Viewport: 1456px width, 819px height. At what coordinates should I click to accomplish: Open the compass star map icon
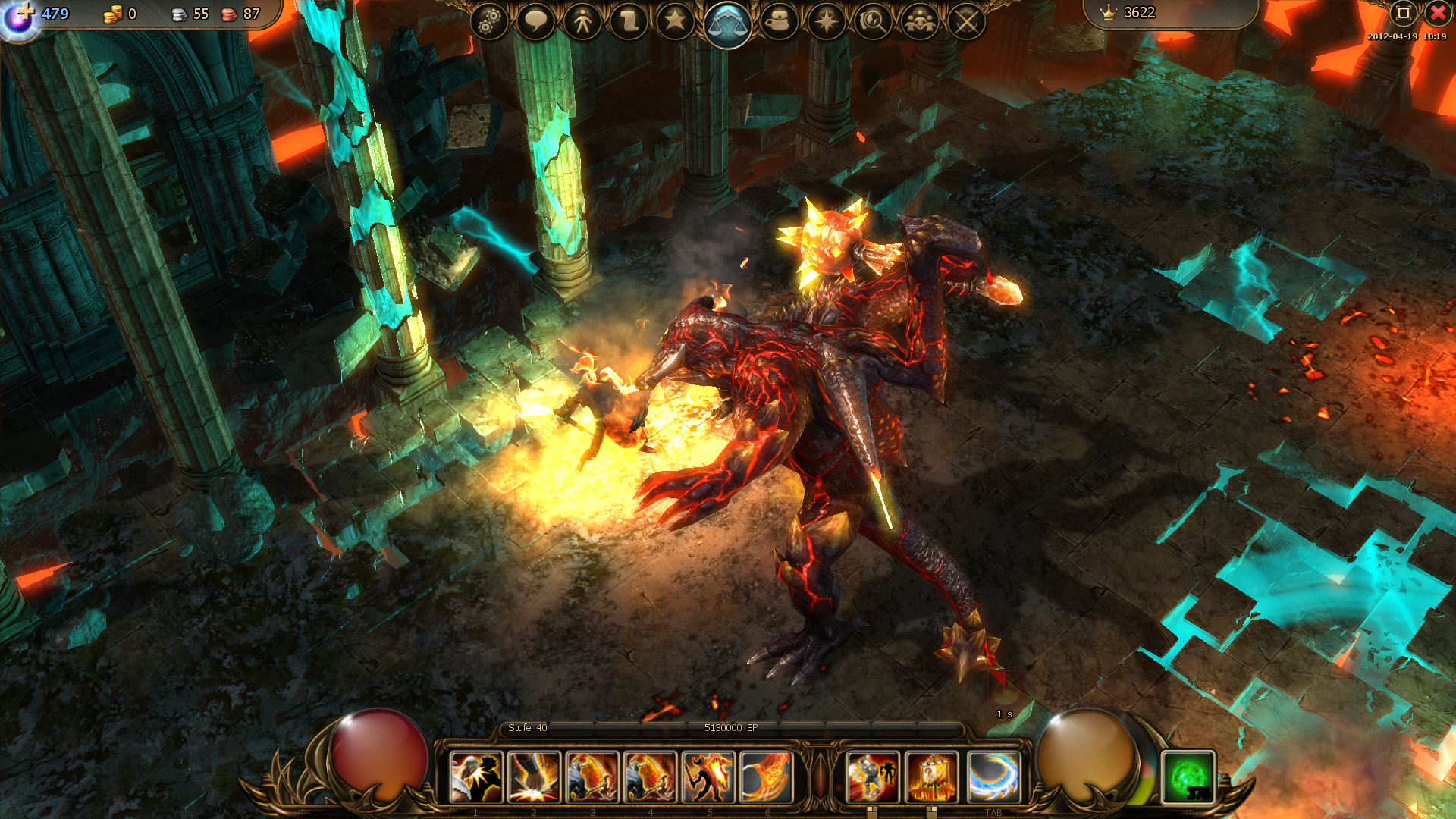827,21
